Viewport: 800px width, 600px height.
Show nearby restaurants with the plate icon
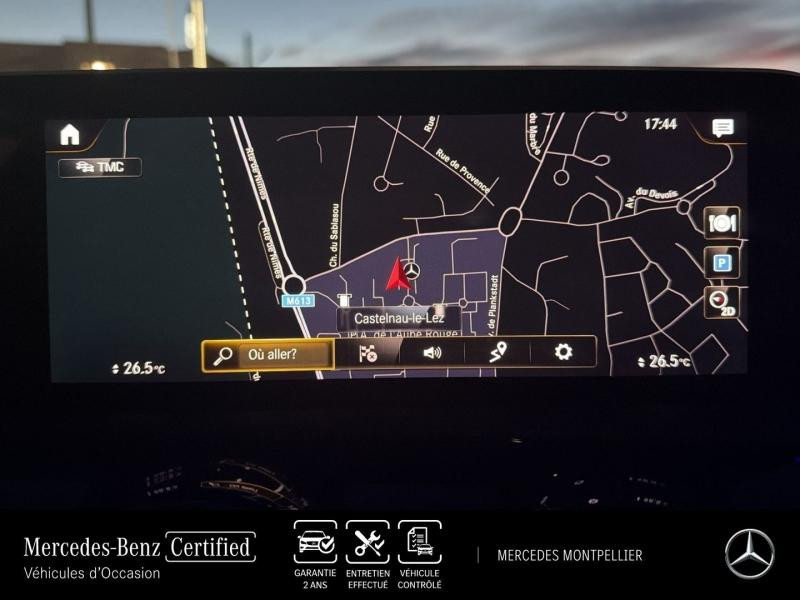pos(721,223)
